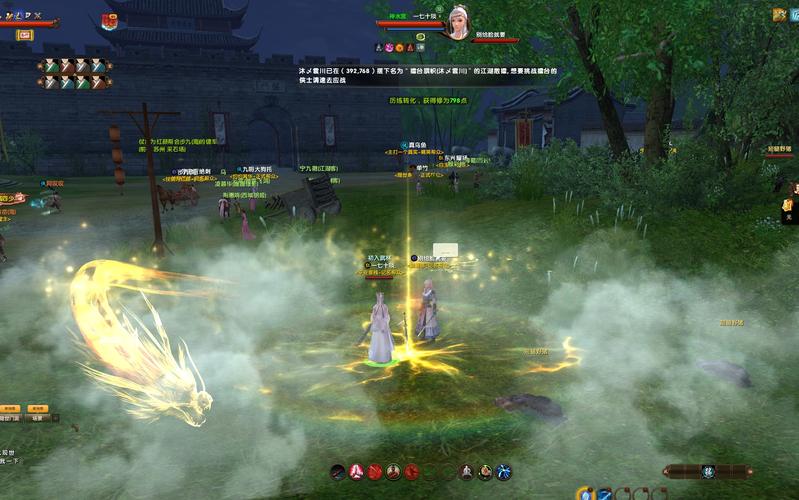Image resolution: width=799 pixels, height=500 pixels.
Task: Select the golden round icon at bottom edge
Action: [x=584, y=493]
